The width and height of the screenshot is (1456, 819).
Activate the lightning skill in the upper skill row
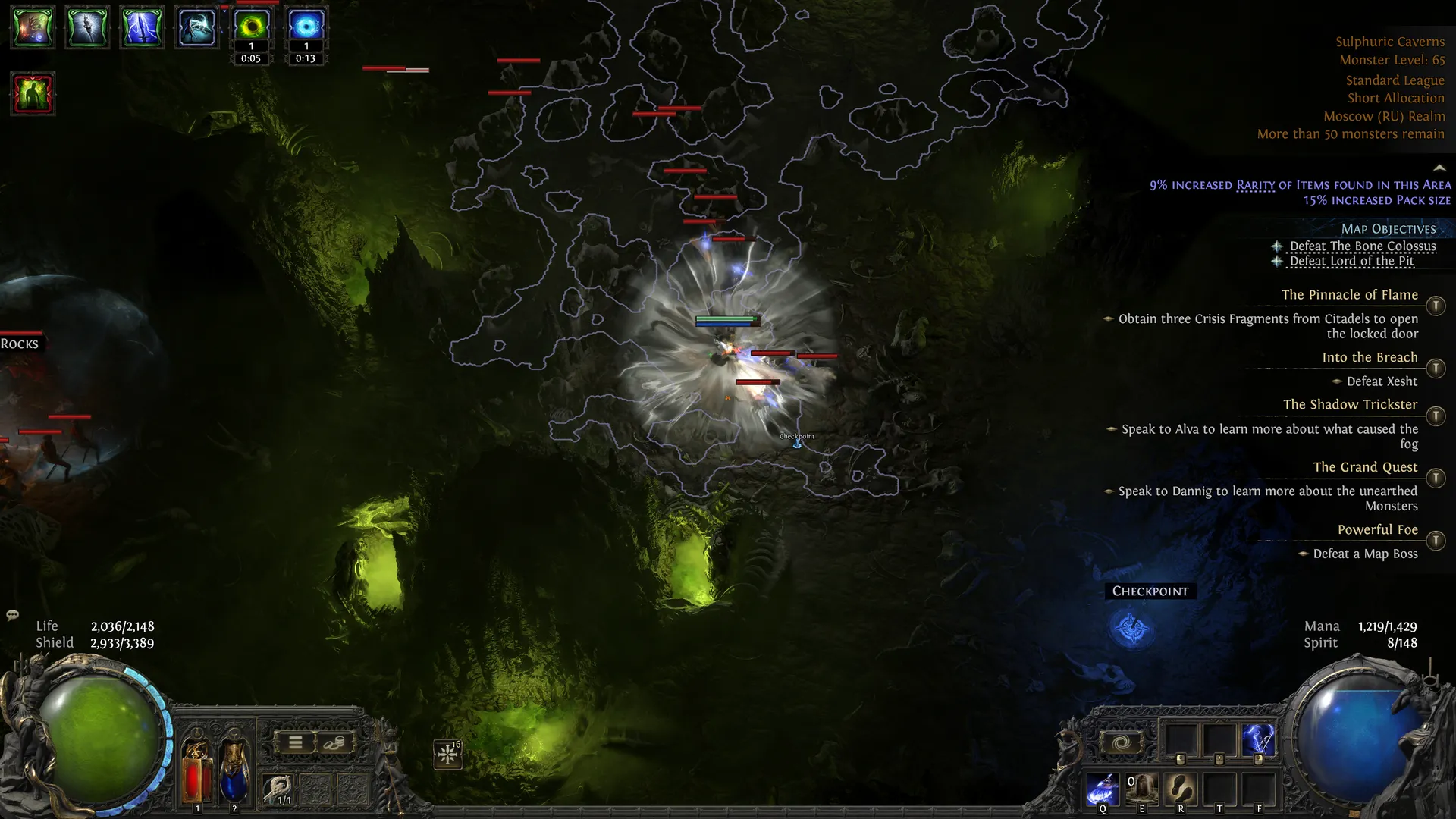click(1258, 739)
